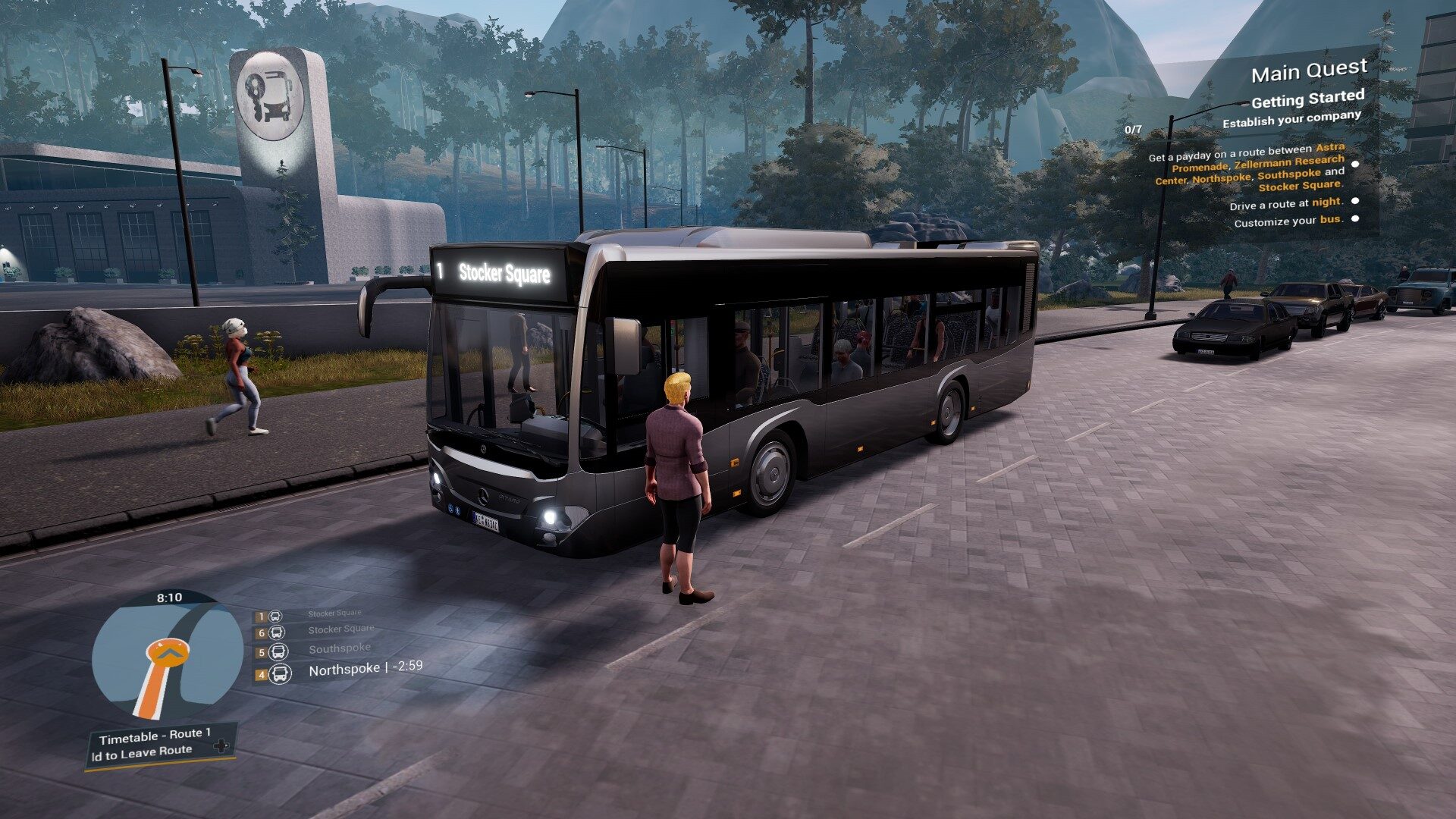Click the payday route objective
The height and width of the screenshot is (819, 1456).
[1248, 168]
